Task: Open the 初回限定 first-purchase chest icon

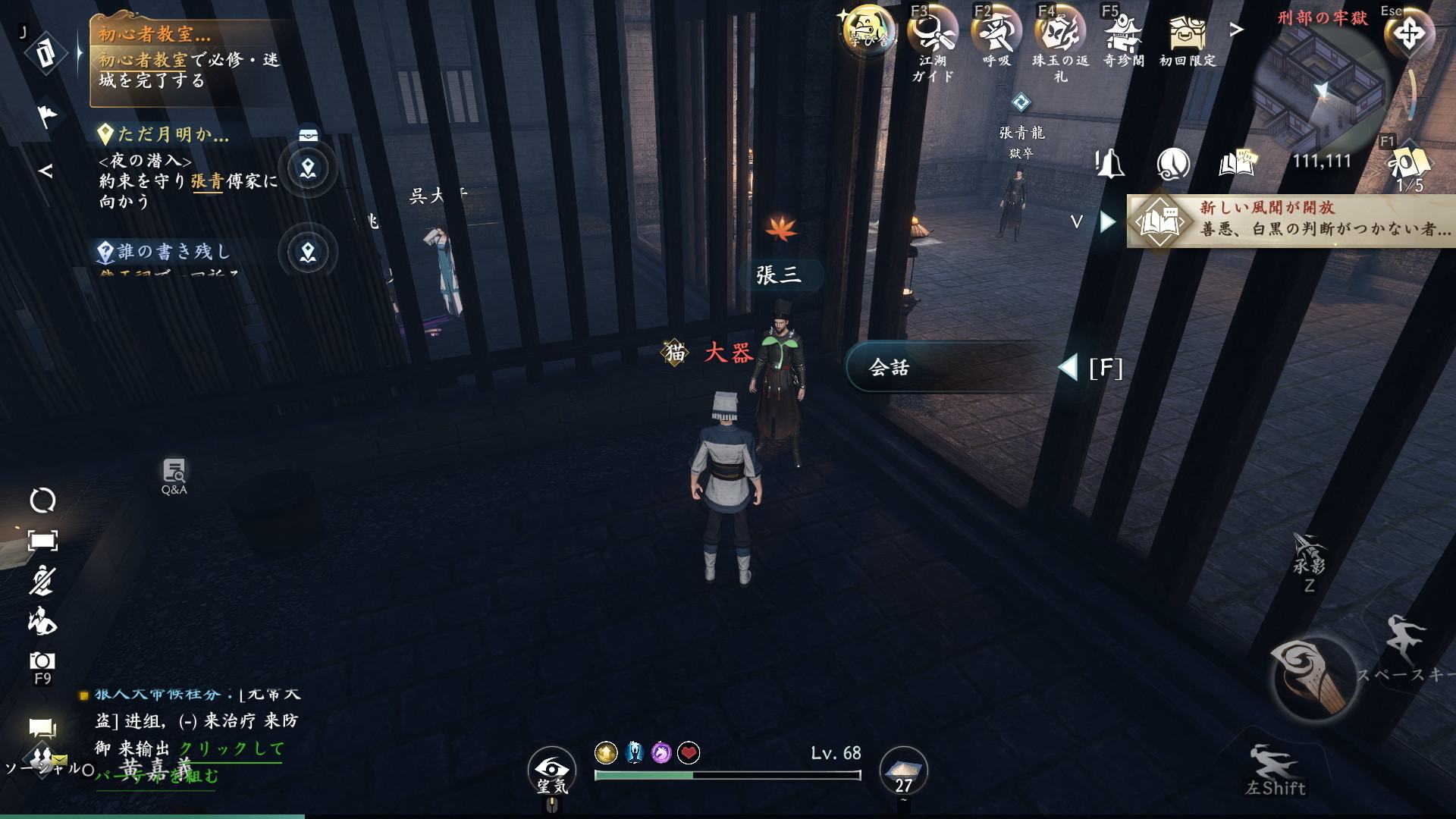Action: [1187, 34]
